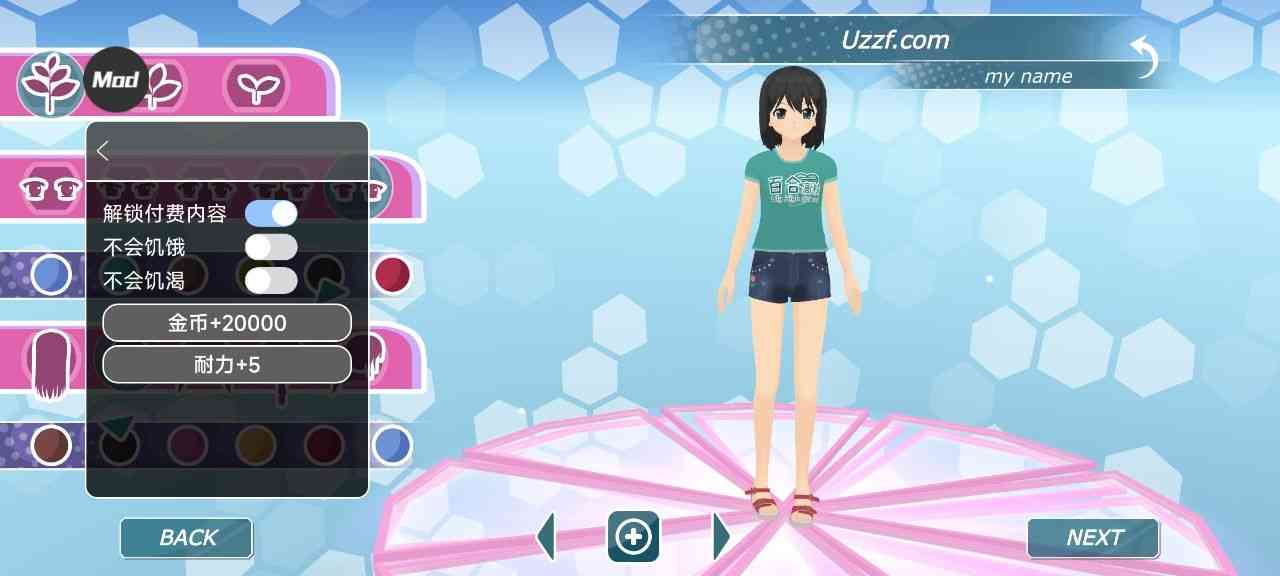1280x576 pixels.
Task: Tap the 耐力+5 stamina button
Action: [227, 365]
